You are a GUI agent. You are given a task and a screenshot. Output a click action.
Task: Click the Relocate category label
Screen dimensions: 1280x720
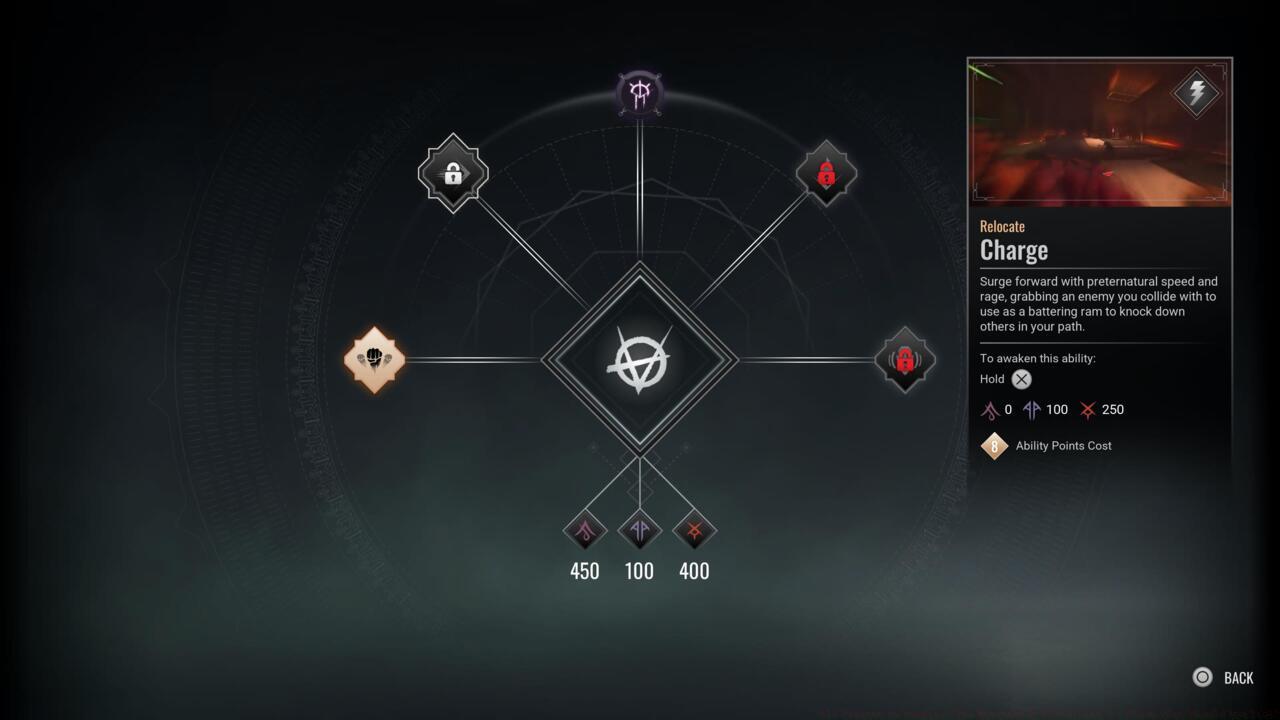[x=1002, y=226]
